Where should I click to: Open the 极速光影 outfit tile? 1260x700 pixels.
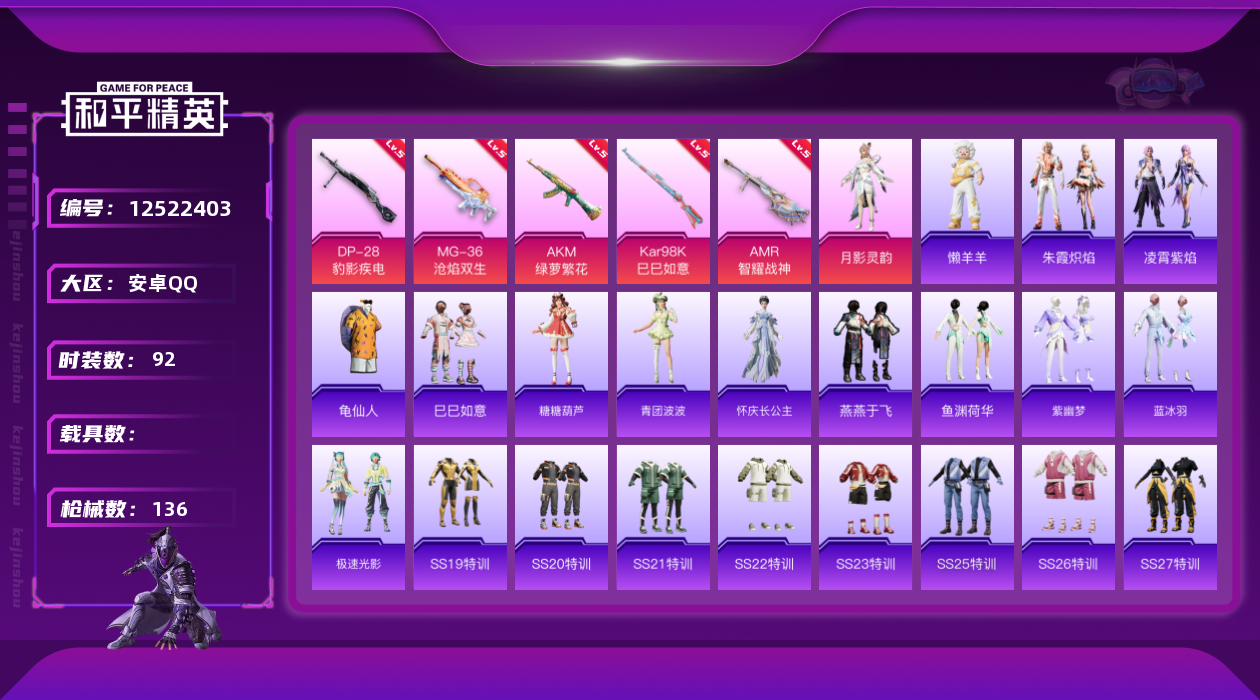[x=358, y=517]
